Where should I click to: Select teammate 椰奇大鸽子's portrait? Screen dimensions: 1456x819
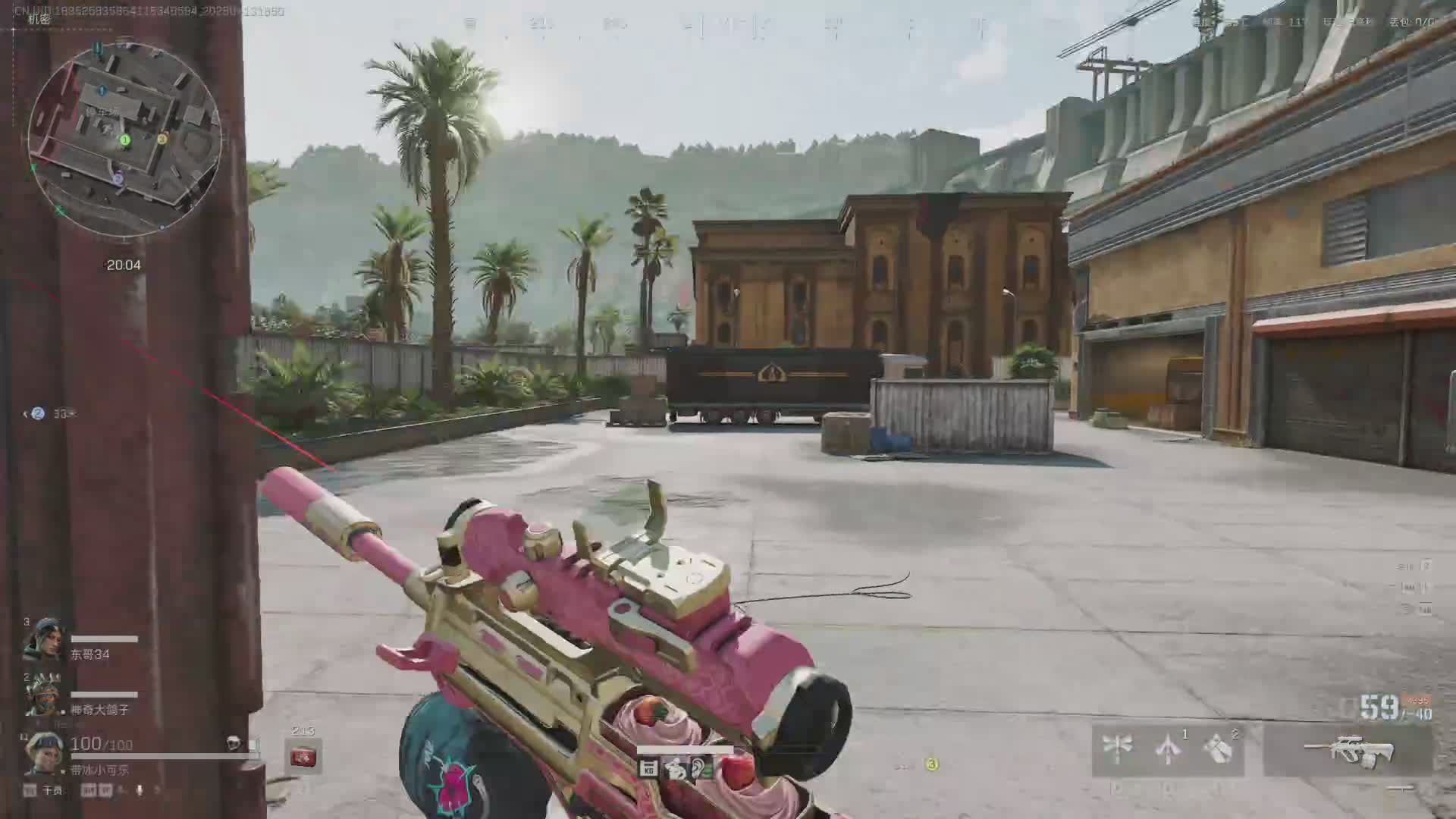42,695
